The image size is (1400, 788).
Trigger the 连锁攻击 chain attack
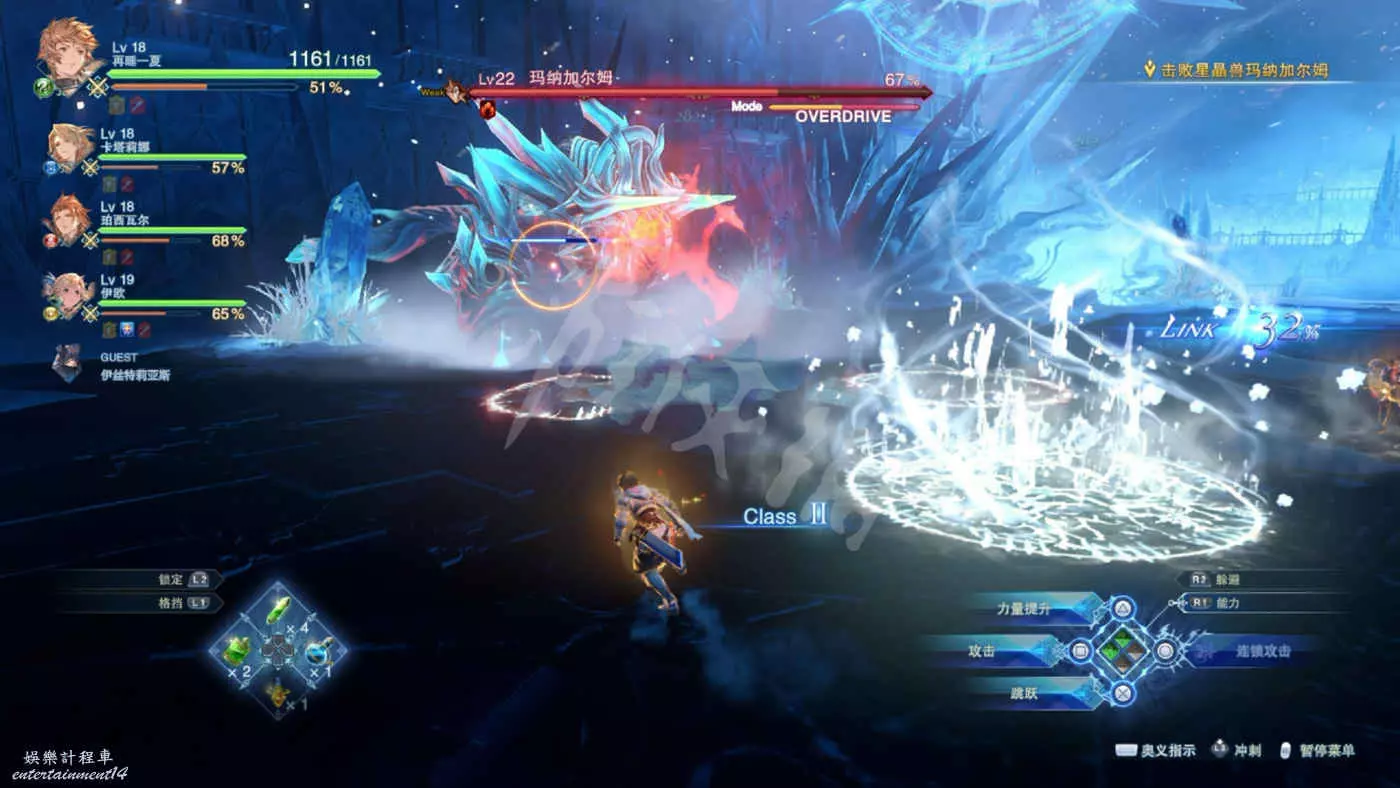1262,651
